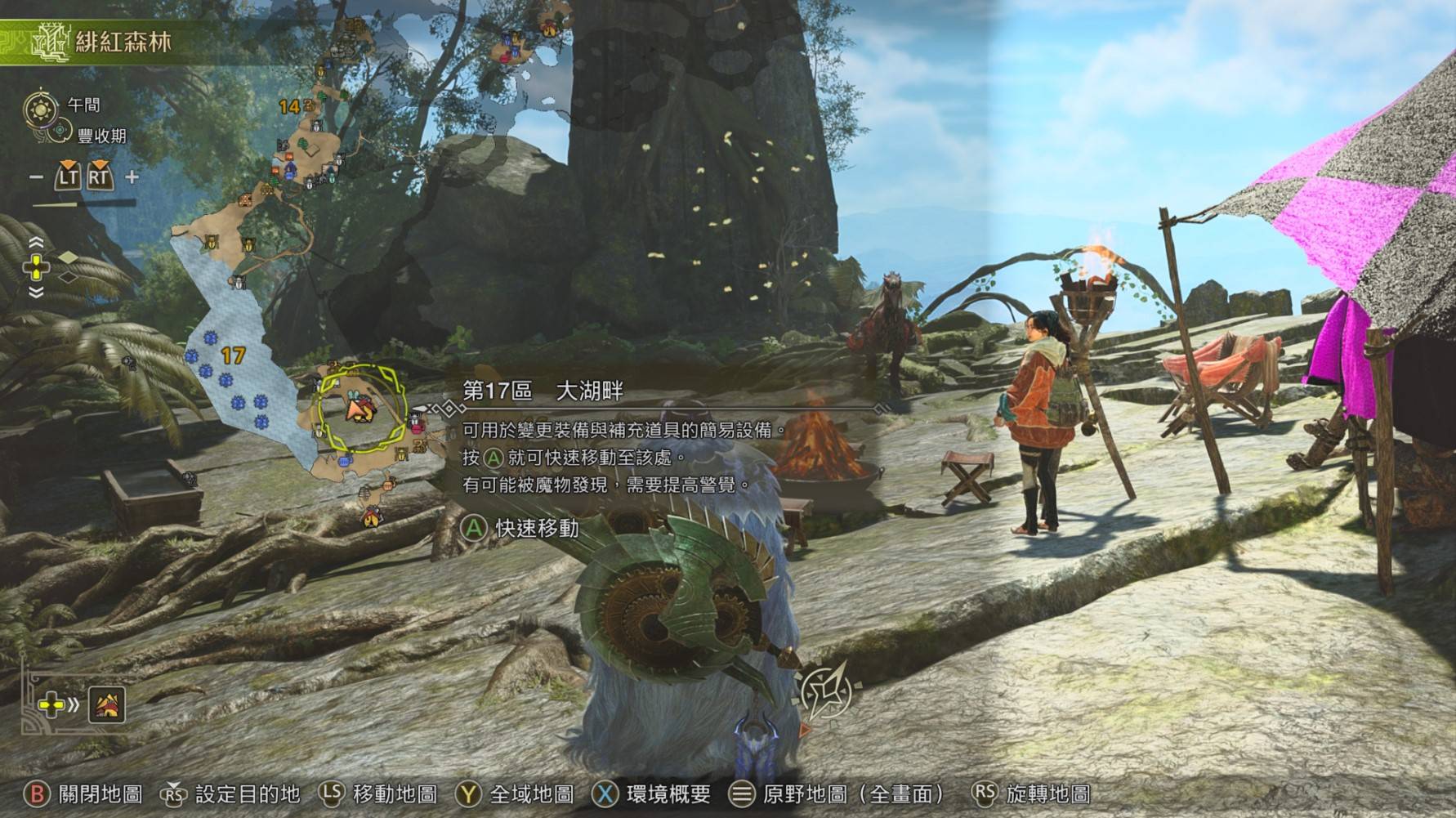Image resolution: width=1456 pixels, height=818 pixels.
Task: Zoom in the map with the plus button
Action: coord(132,177)
